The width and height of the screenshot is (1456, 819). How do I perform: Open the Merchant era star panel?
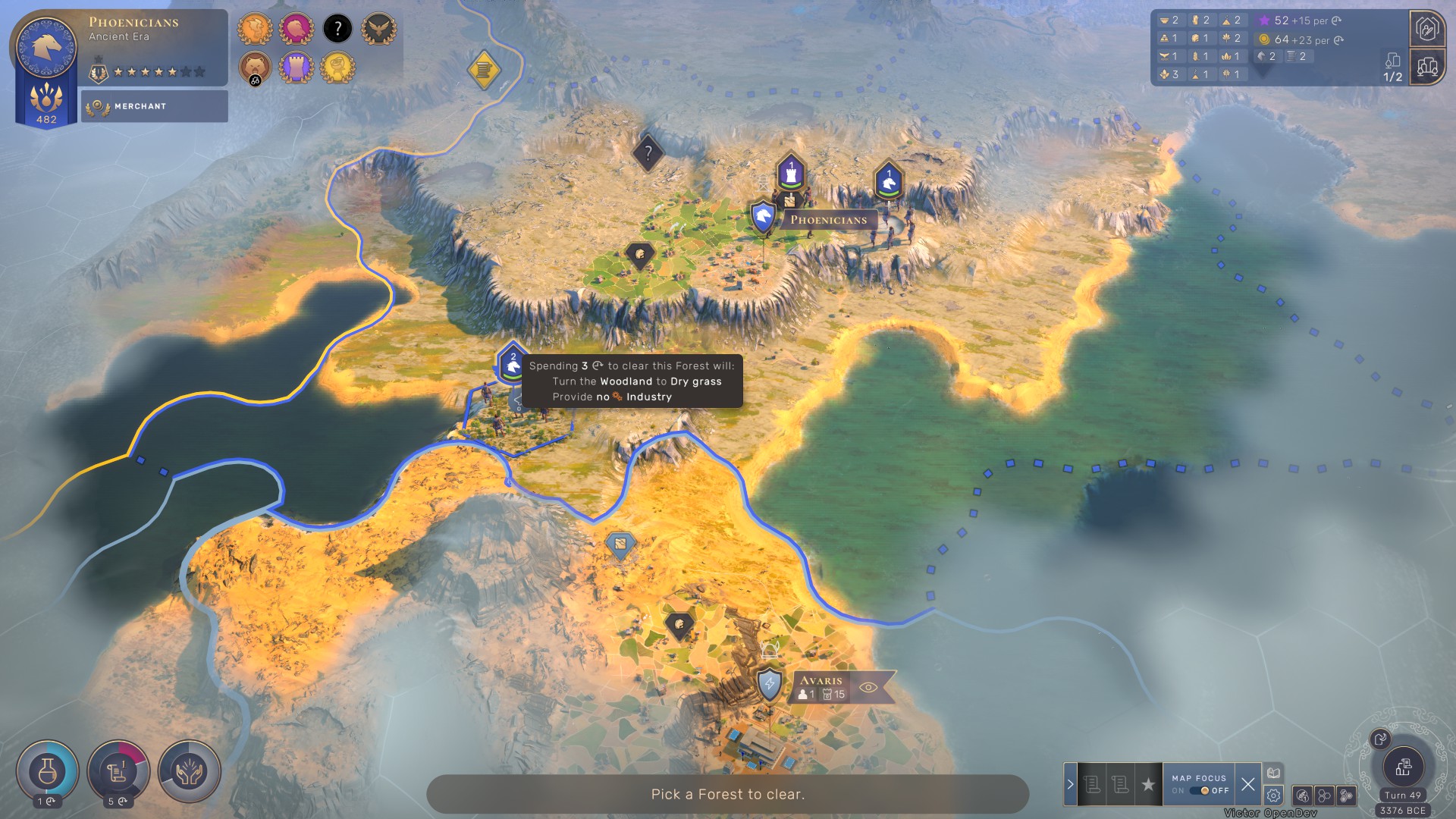click(155, 106)
